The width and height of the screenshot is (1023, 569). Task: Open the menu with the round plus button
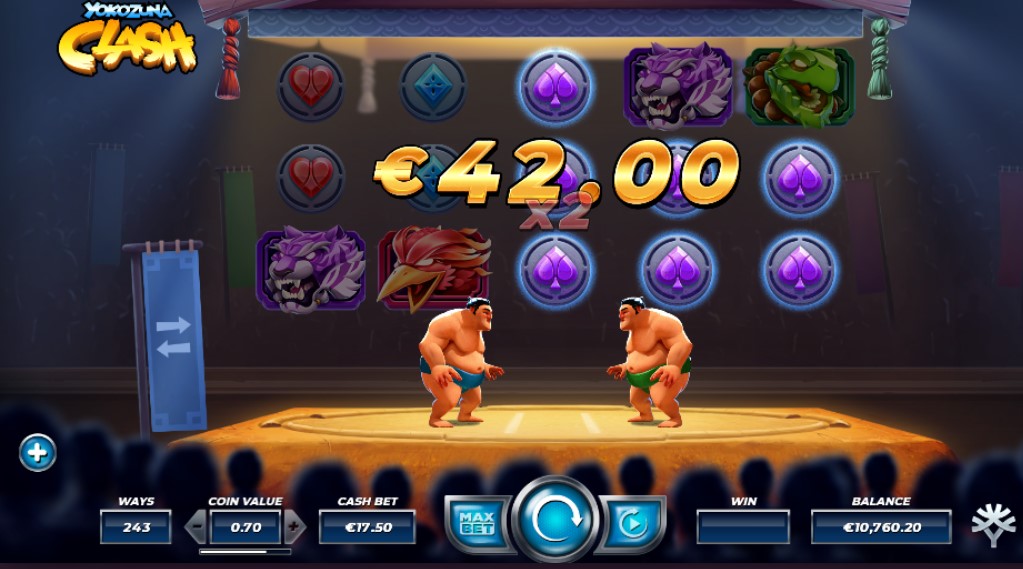(37, 453)
